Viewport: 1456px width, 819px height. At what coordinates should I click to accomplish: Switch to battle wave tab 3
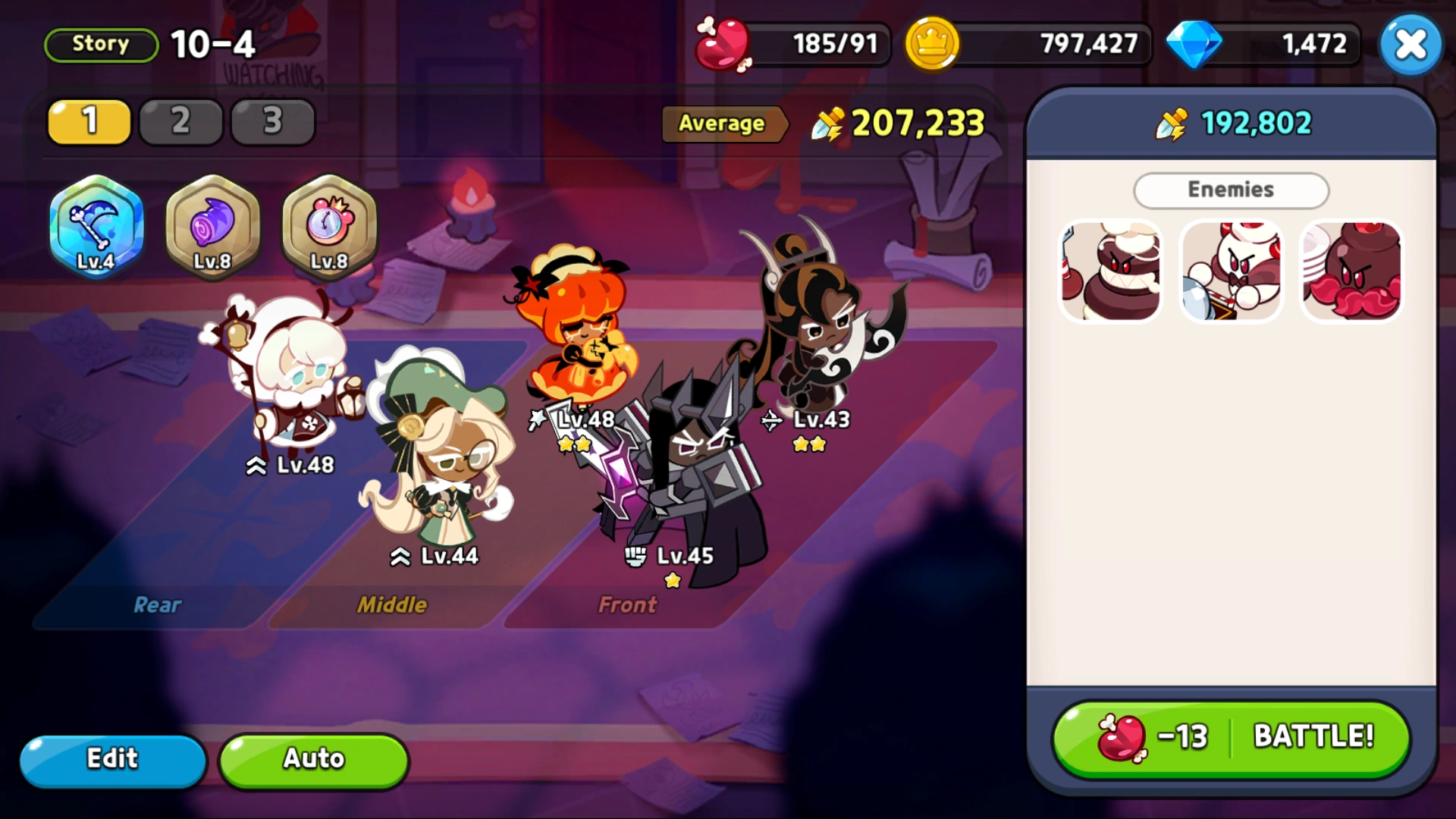272,121
